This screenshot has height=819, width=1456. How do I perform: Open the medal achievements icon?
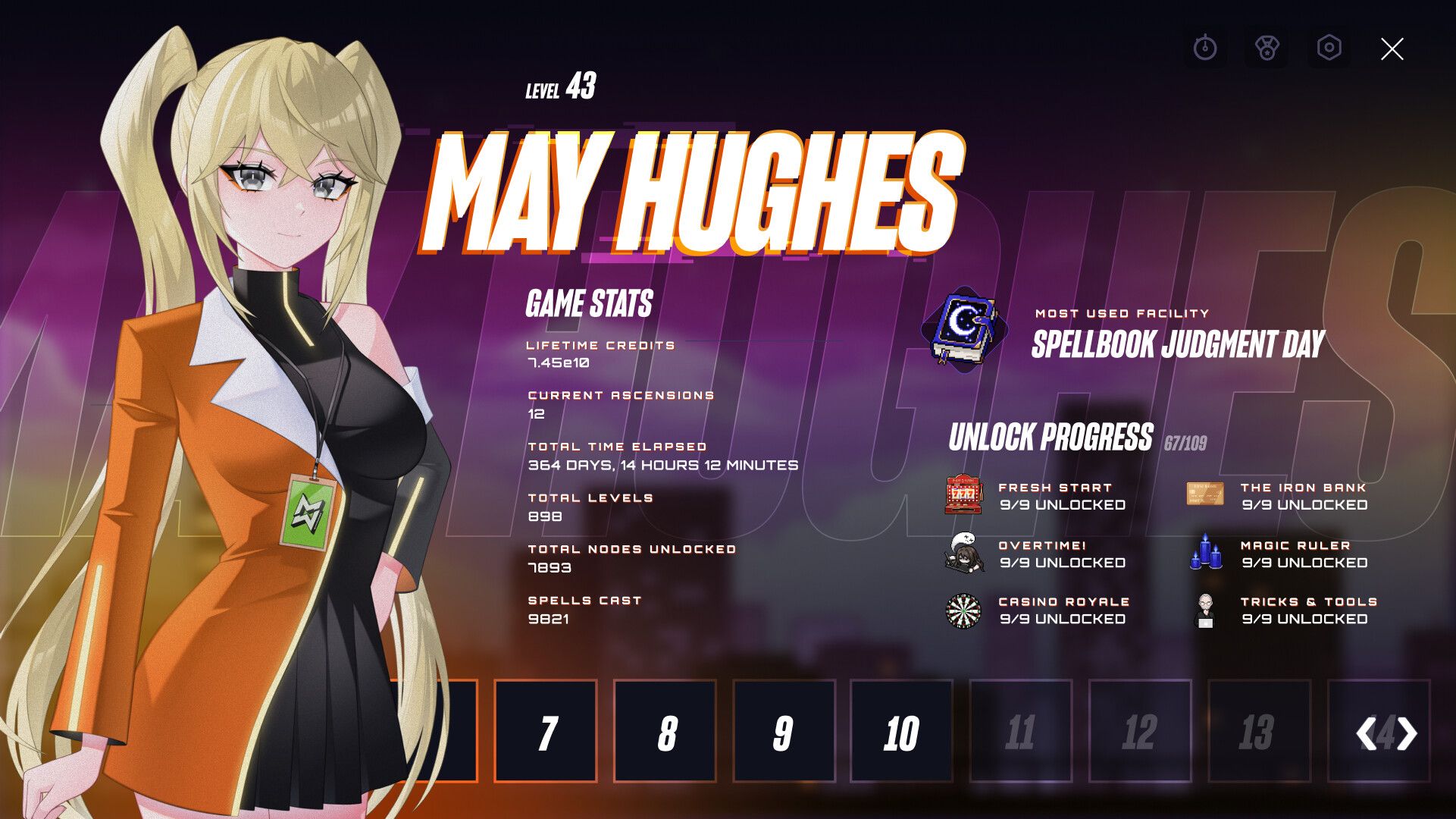coord(1267,49)
